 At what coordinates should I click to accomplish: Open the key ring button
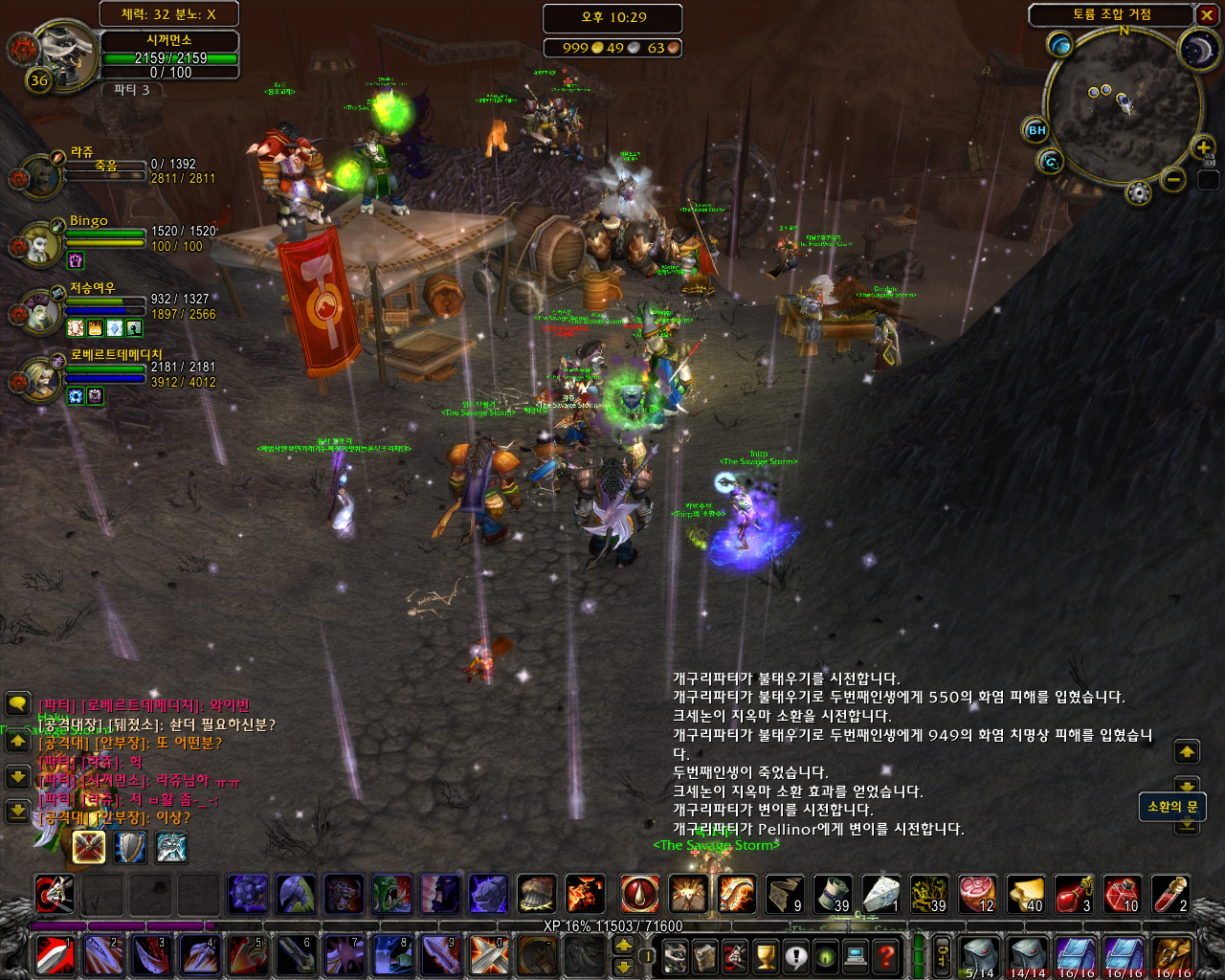pyautogui.click(x=943, y=956)
